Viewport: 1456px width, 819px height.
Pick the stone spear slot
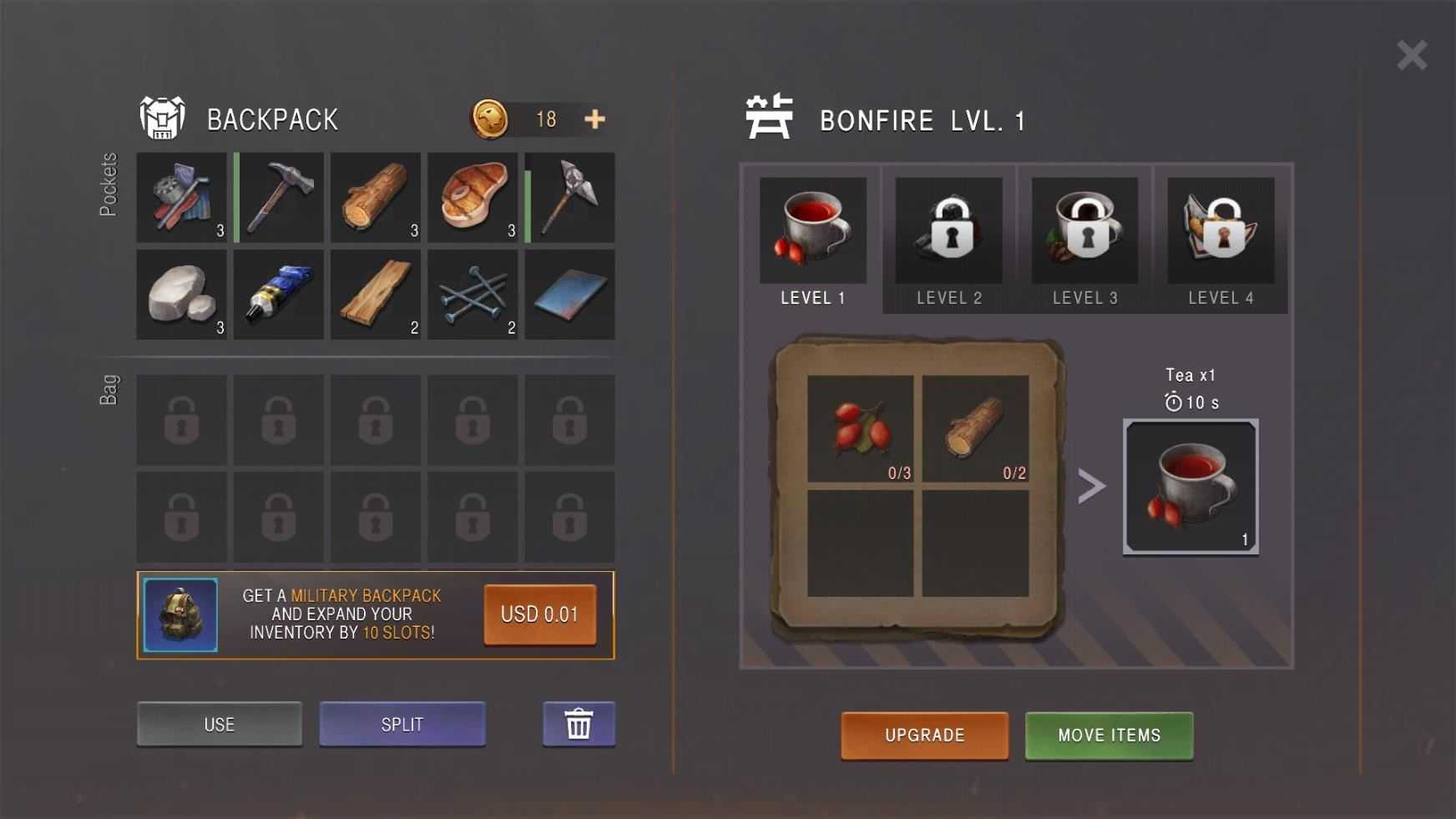coord(570,198)
